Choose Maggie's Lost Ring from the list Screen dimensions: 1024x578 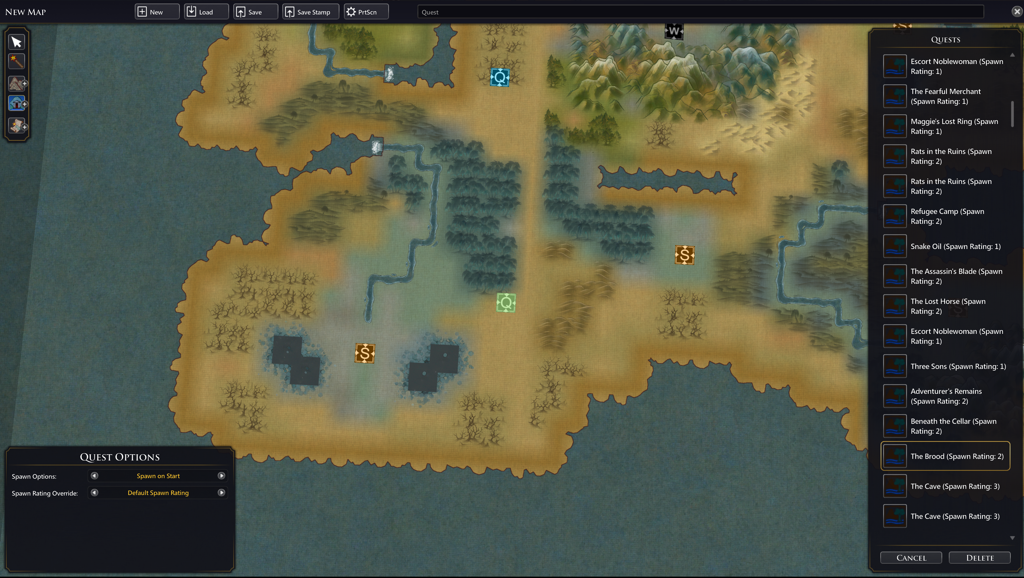click(x=945, y=126)
